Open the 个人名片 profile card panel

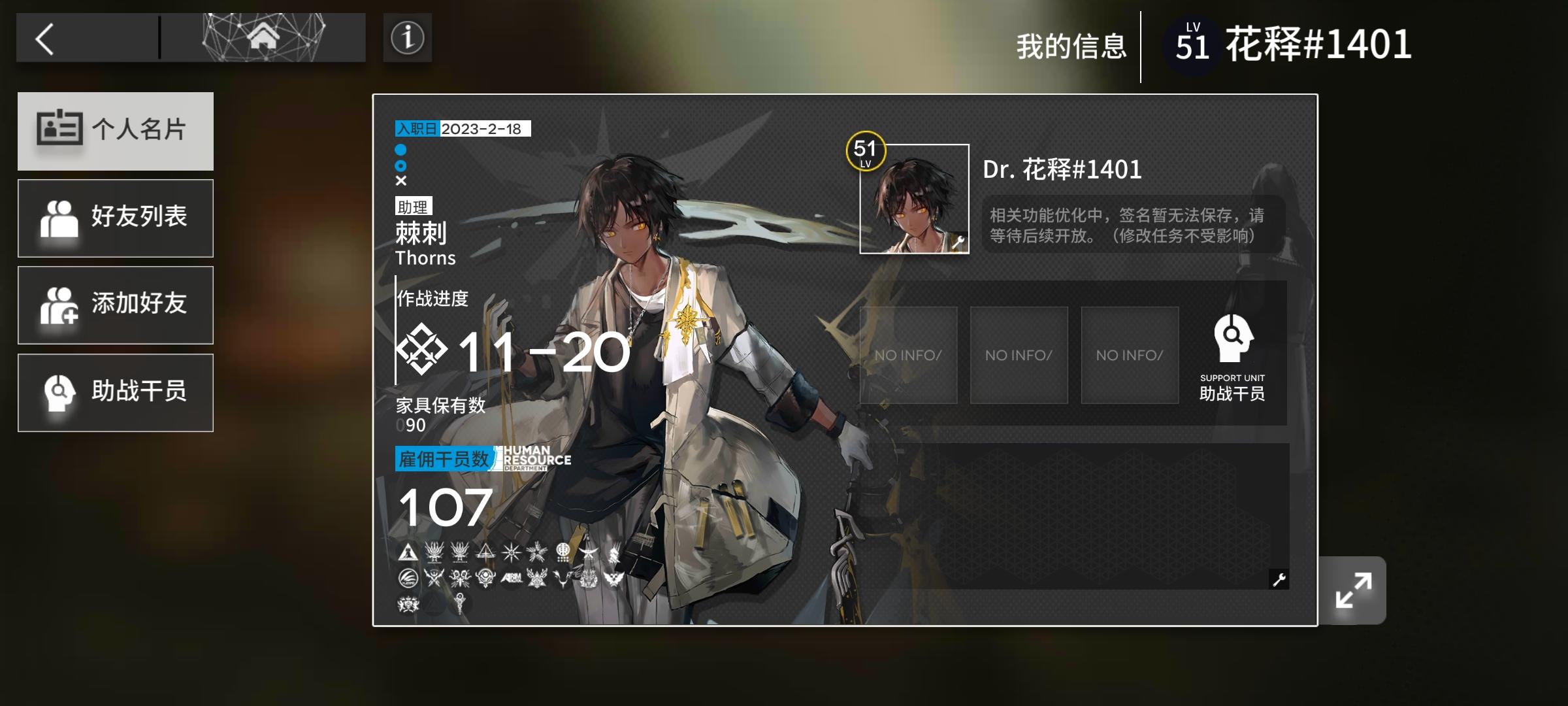(115, 131)
